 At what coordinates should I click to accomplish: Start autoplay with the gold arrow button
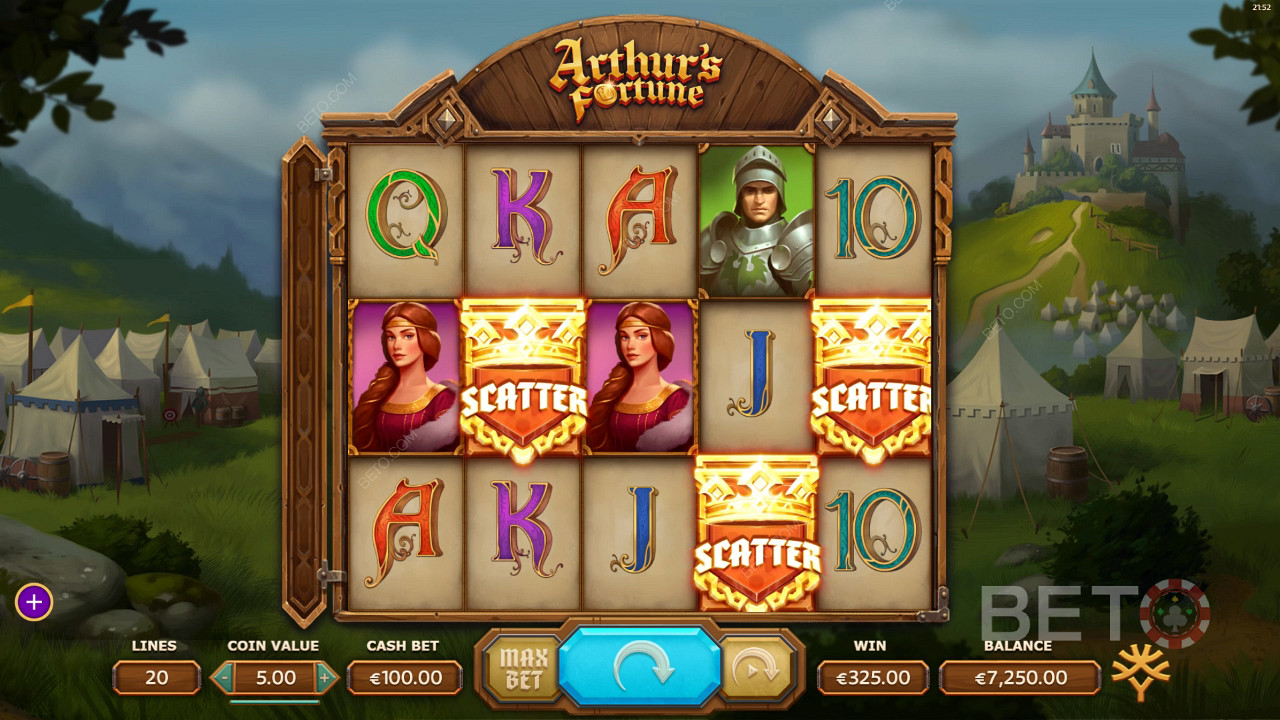click(x=756, y=669)
